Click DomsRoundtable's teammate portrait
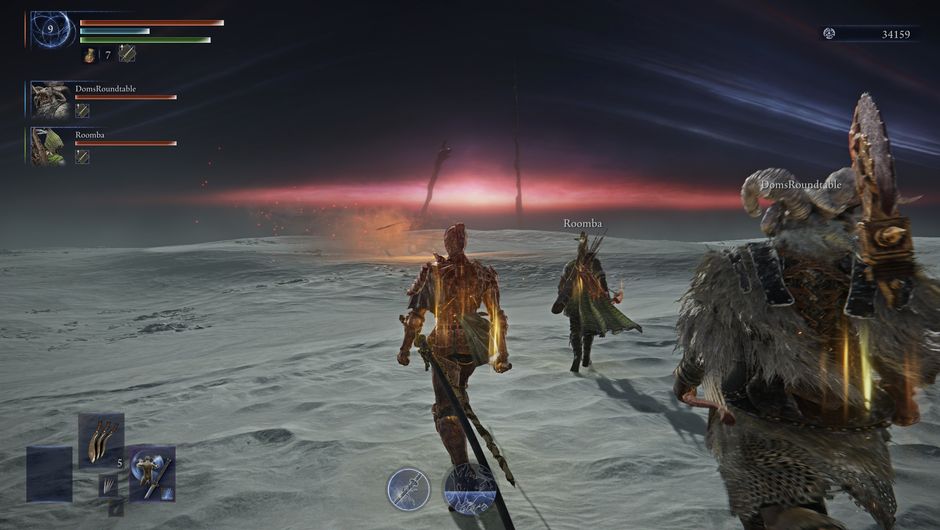Viewport: 940px width, 530px height. (x=49, y=100)
